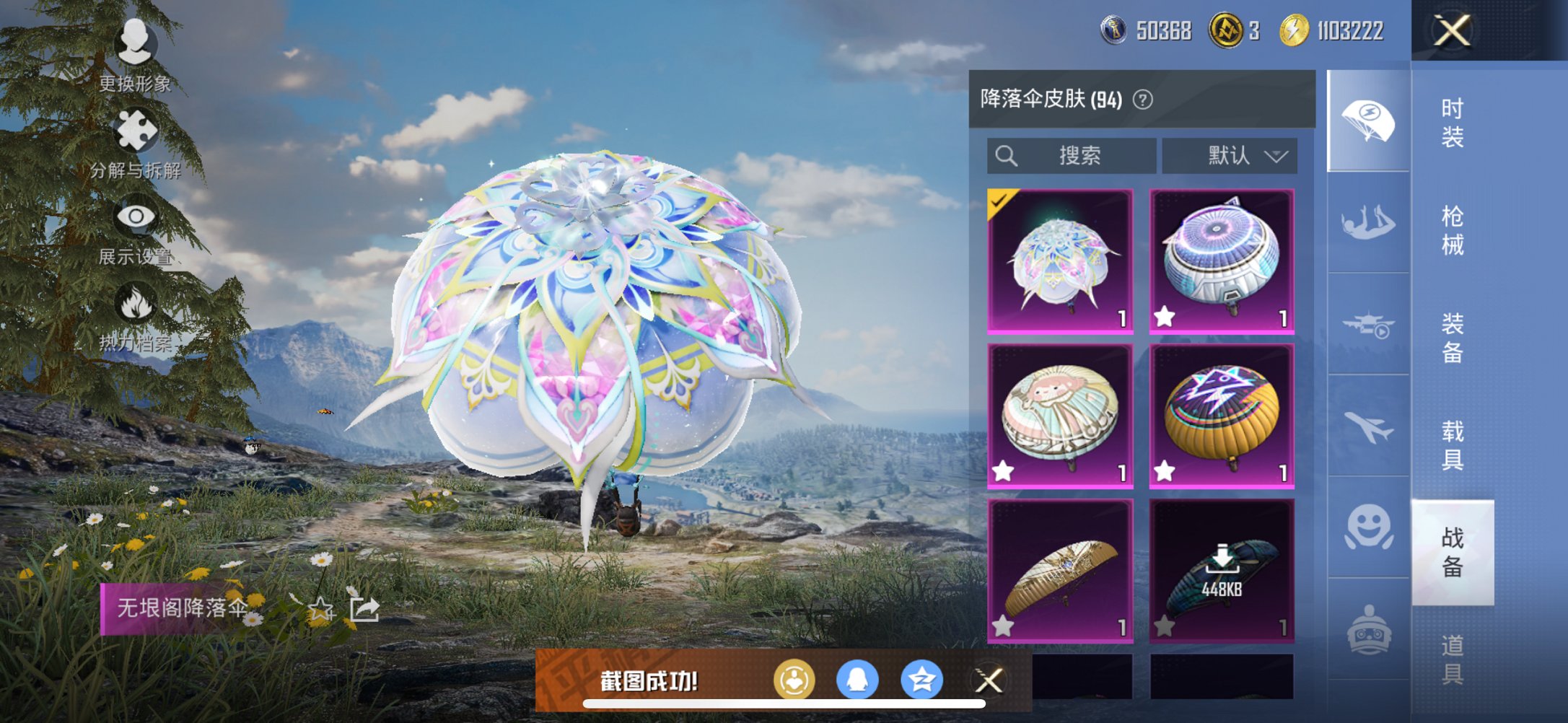
Task: Select the airplane skin category icon
Action: [x=1369, y=427]
